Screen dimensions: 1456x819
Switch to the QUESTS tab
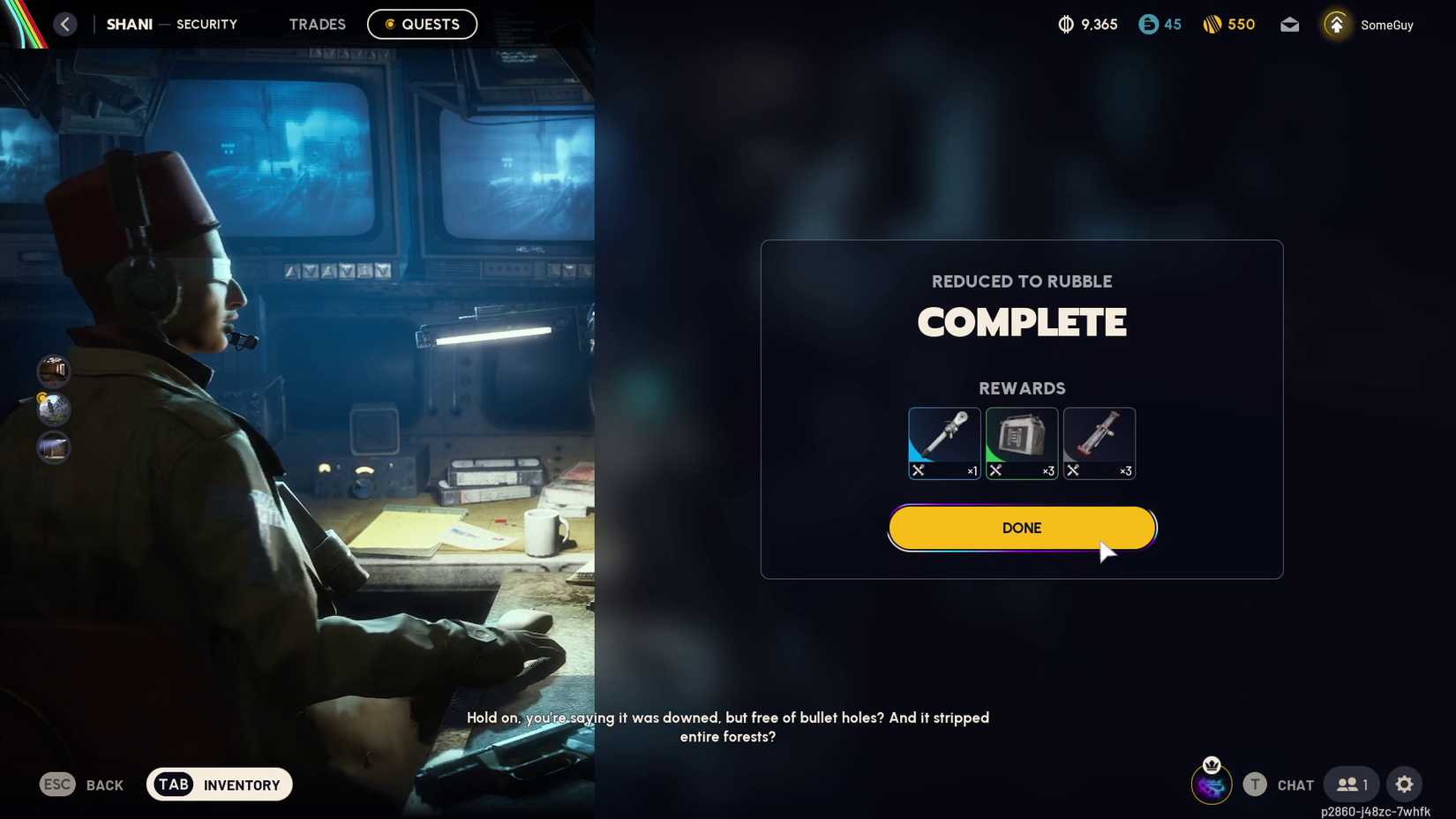click(422, 24)
